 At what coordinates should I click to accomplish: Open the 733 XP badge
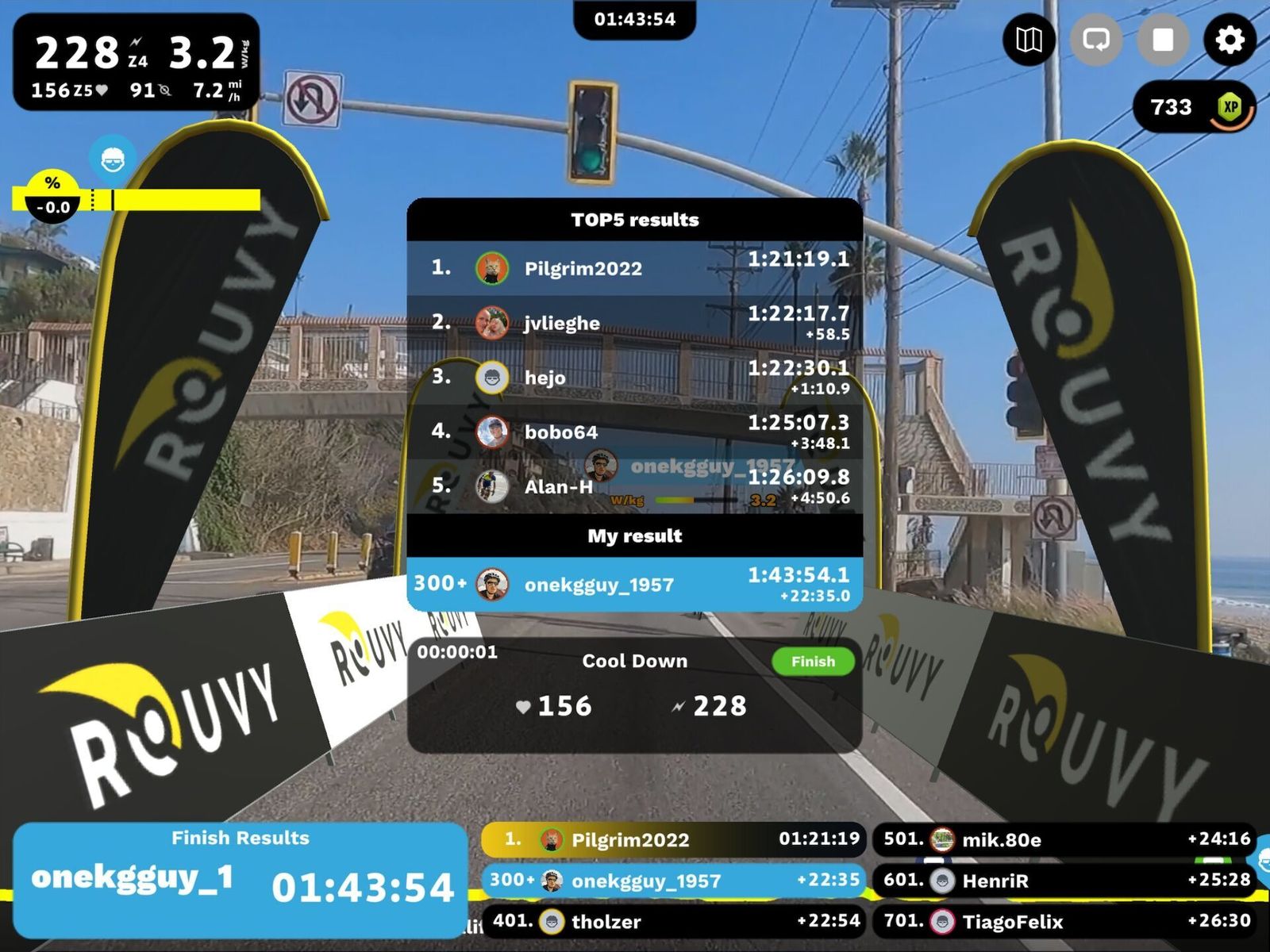click(1196, 107)
